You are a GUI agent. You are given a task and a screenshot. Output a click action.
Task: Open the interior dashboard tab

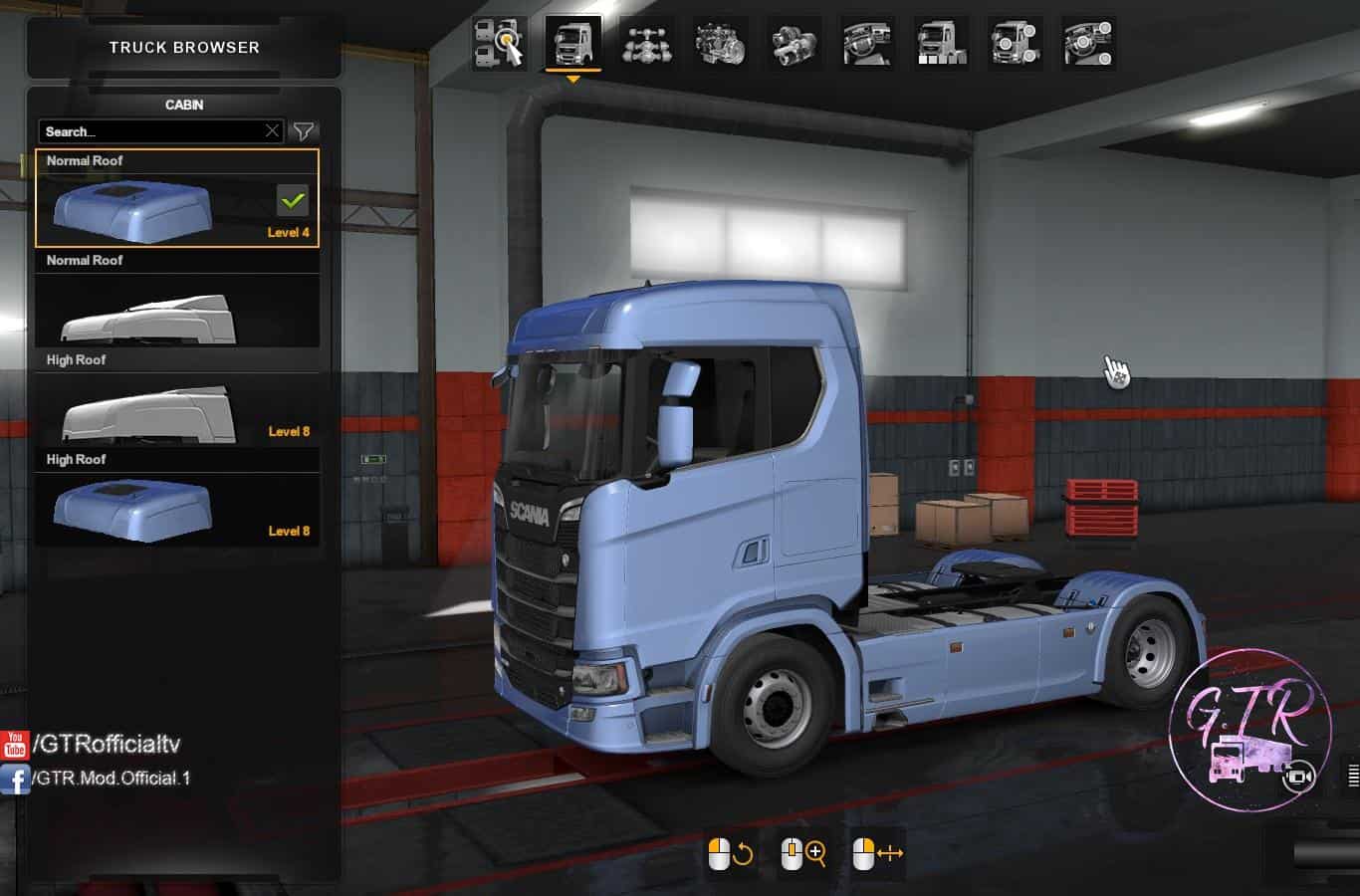pos(867,44)
